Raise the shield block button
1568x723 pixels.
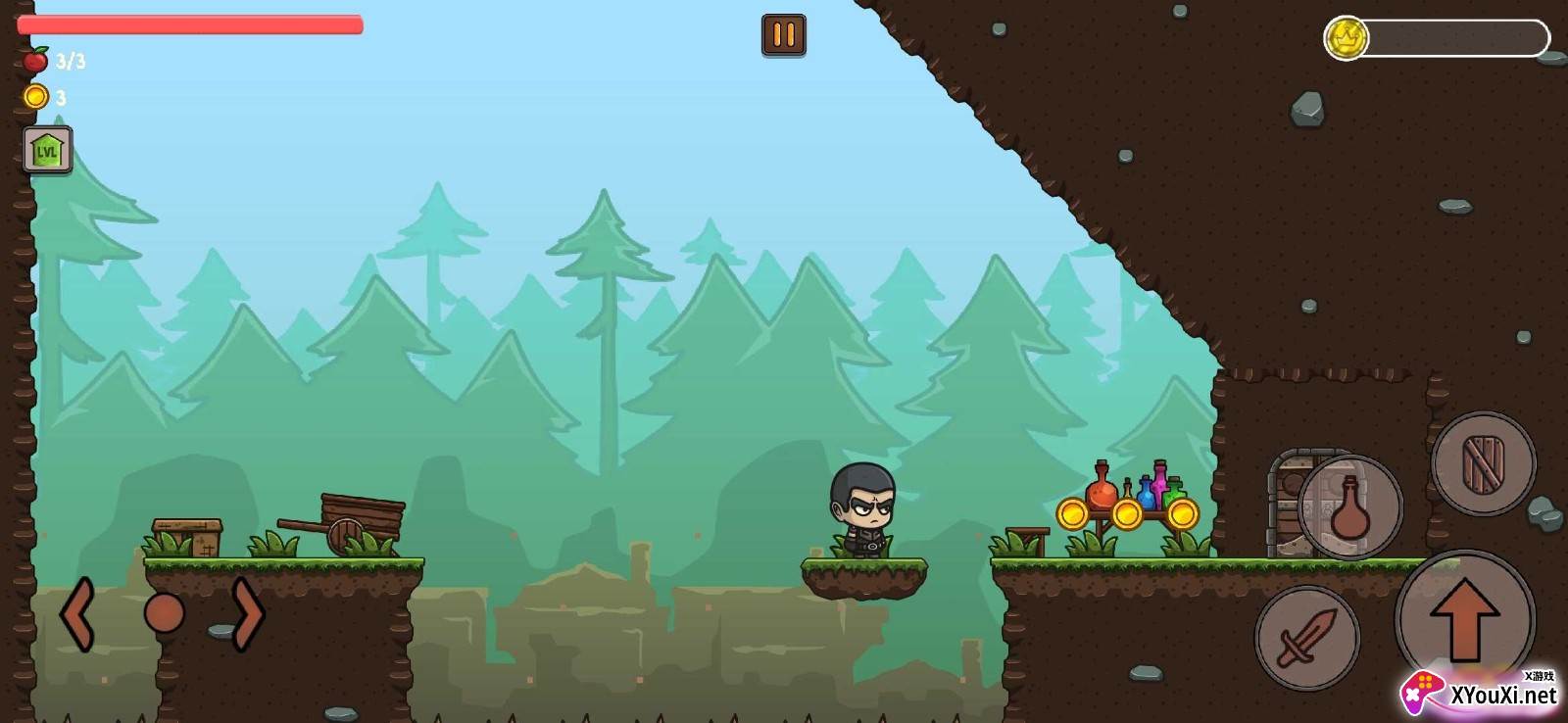pos(1483,463)
